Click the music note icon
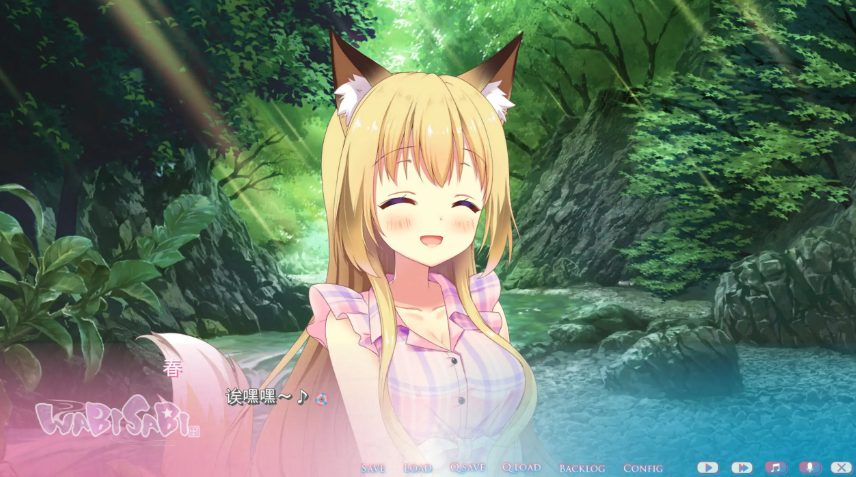This screenshot has height=477, width=856. (x=775, y=467)
